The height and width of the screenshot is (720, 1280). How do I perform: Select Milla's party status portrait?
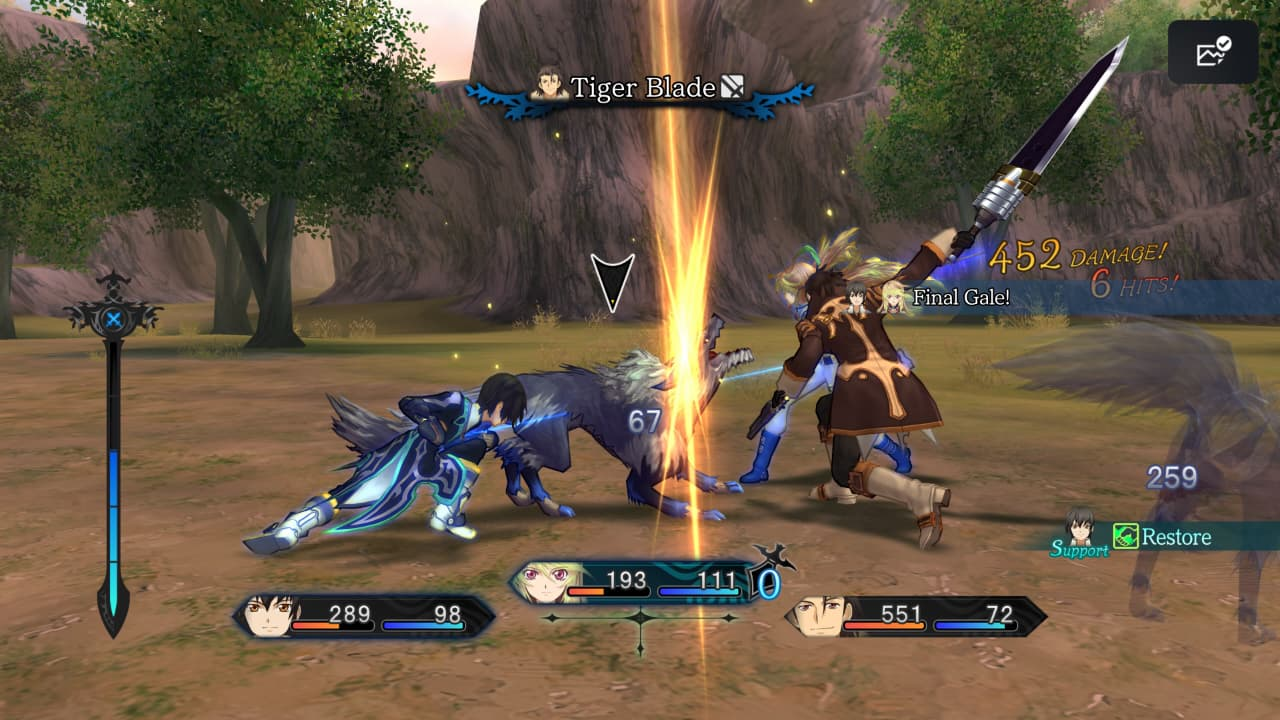click(x=545, y=582)
